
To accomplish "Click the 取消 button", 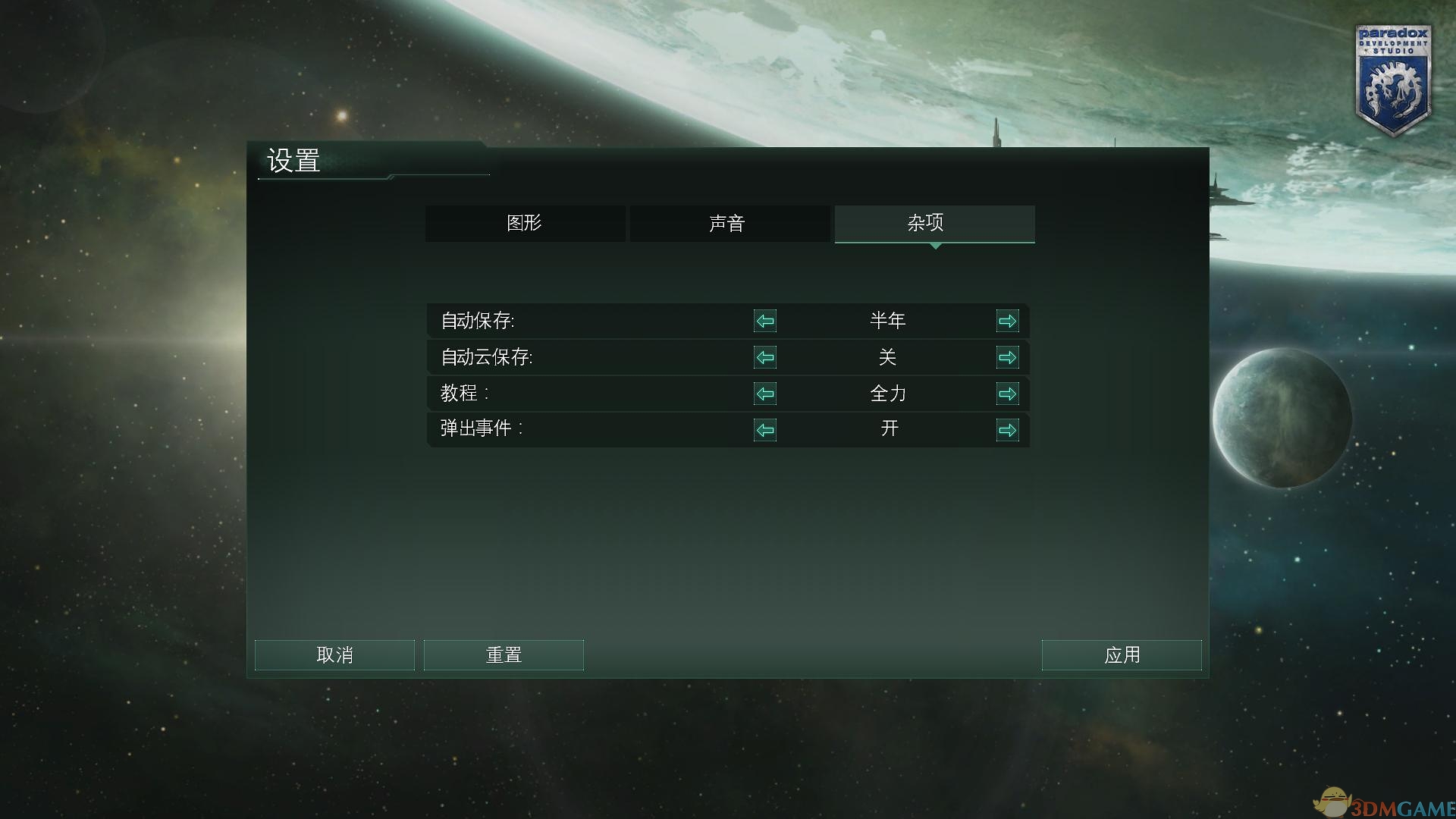I will click(334, 654).
